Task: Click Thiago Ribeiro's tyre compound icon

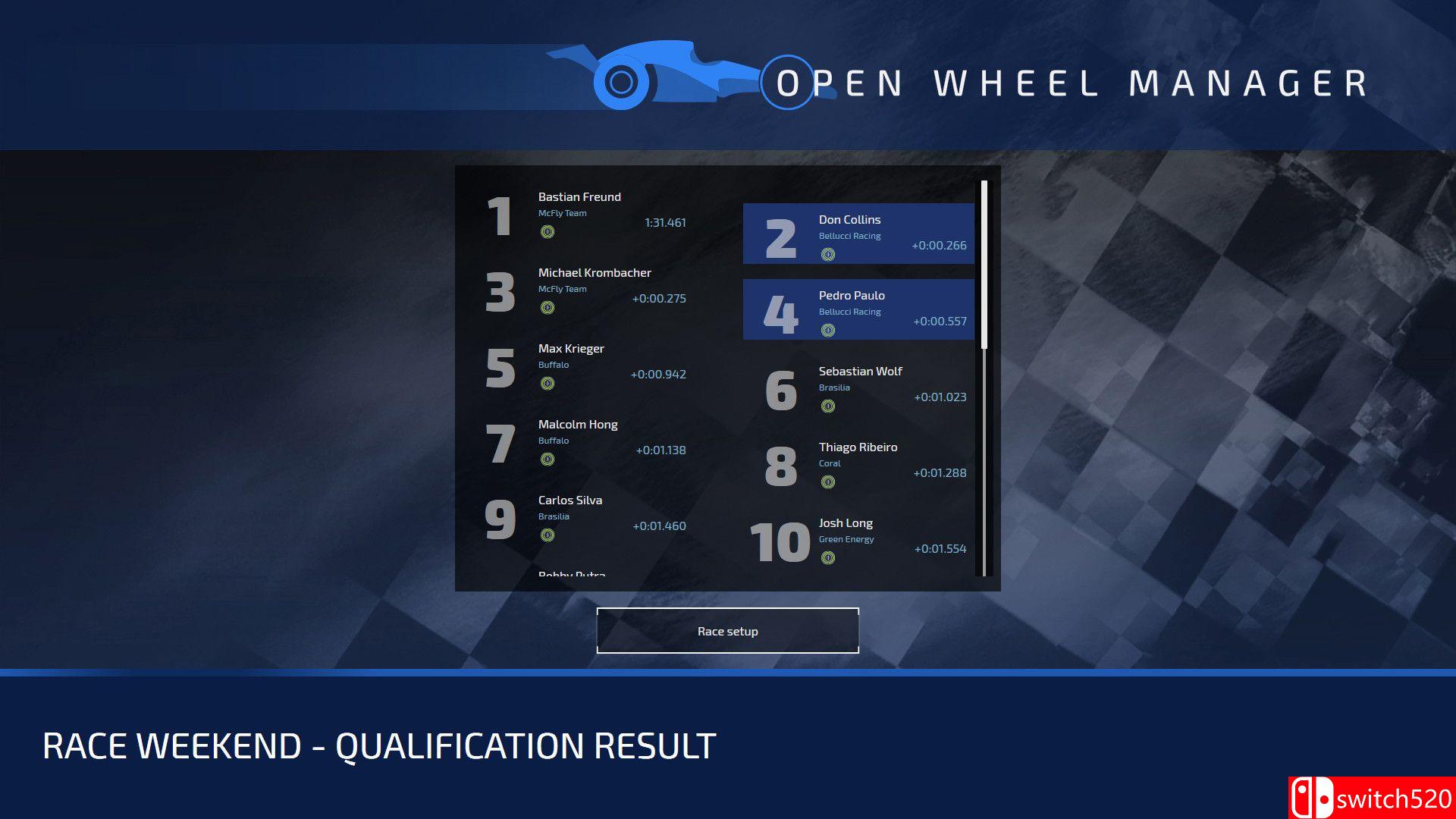Action: 829,482
